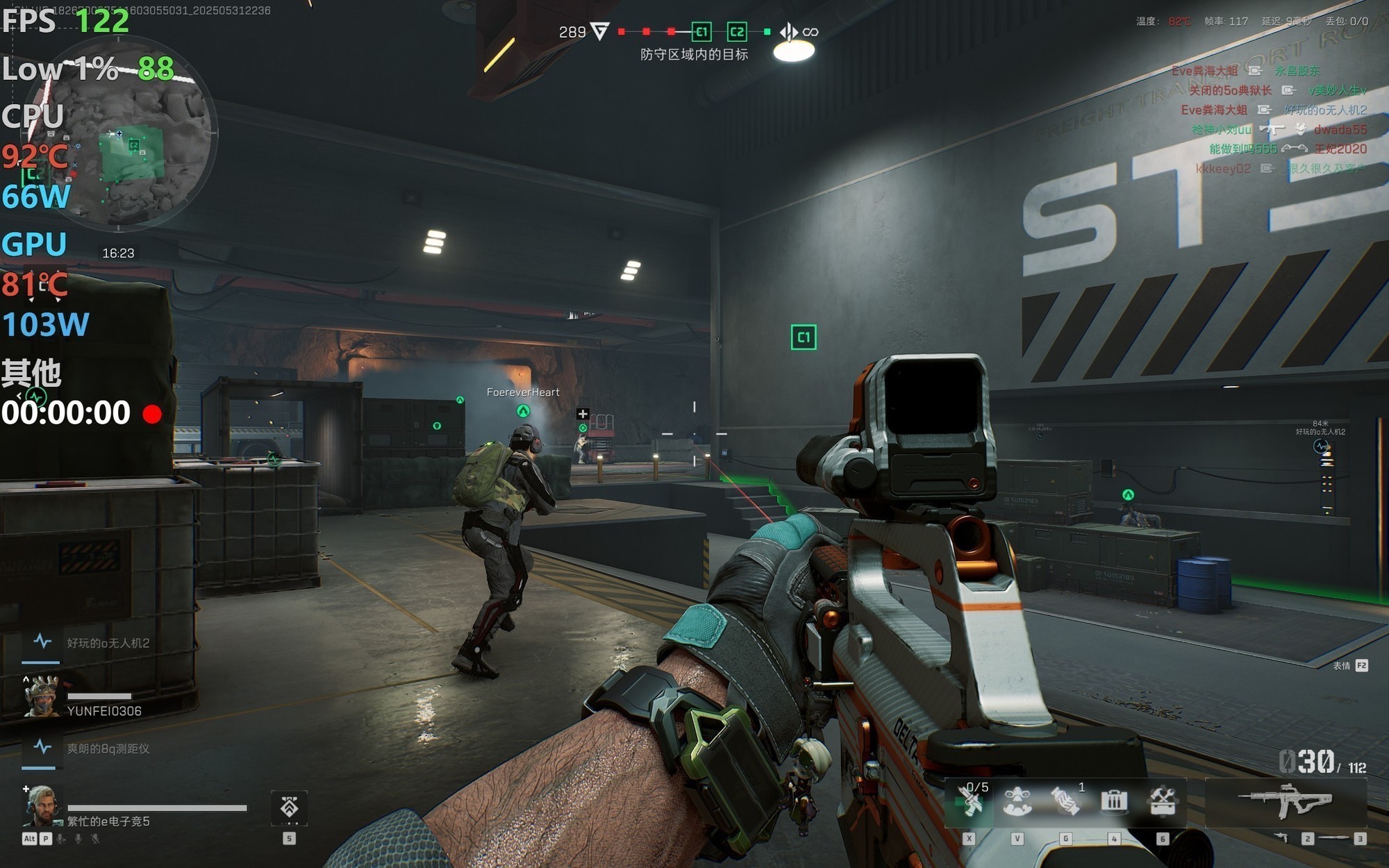This screenshot has width=1389, height=868.
Task: Click the 繁忙的e电子竞5 player portrait
Action: tap(42, 806)
